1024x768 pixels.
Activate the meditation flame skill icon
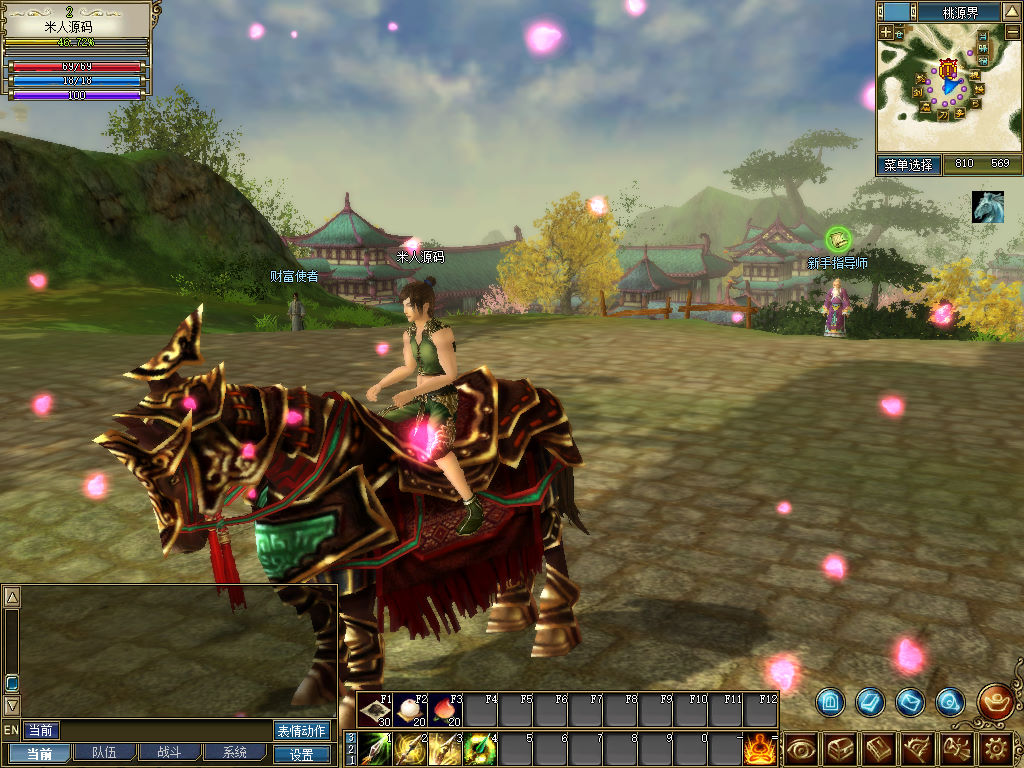click(x=761, y=748)
